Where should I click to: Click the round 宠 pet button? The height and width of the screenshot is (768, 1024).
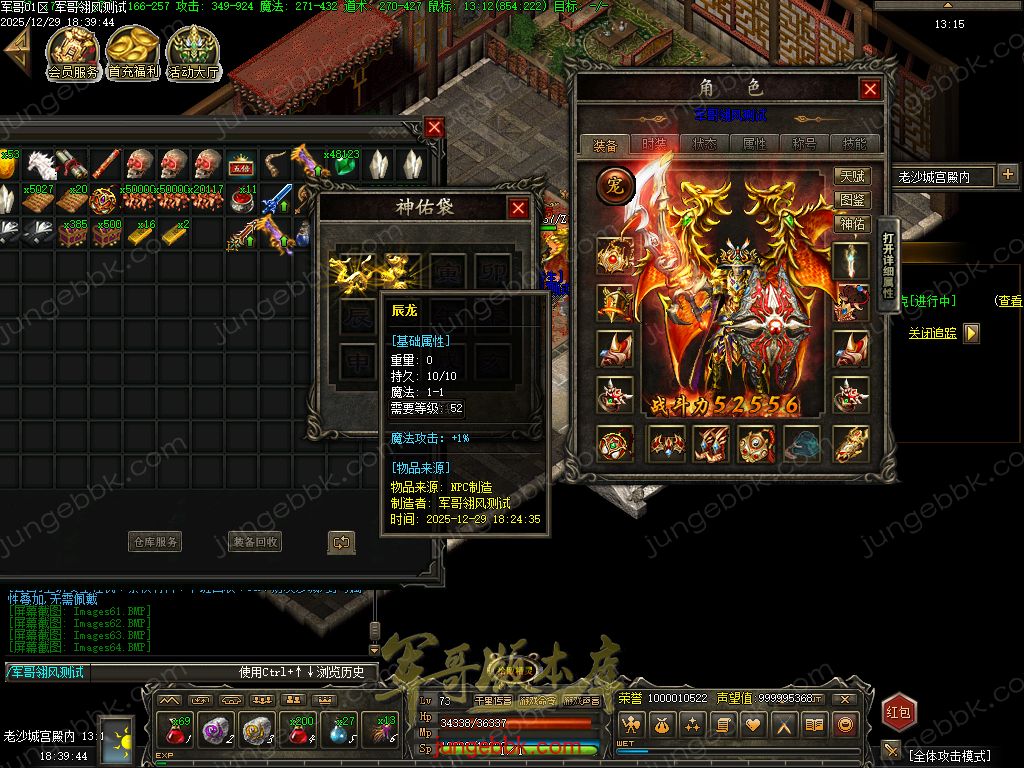[616, 186]
